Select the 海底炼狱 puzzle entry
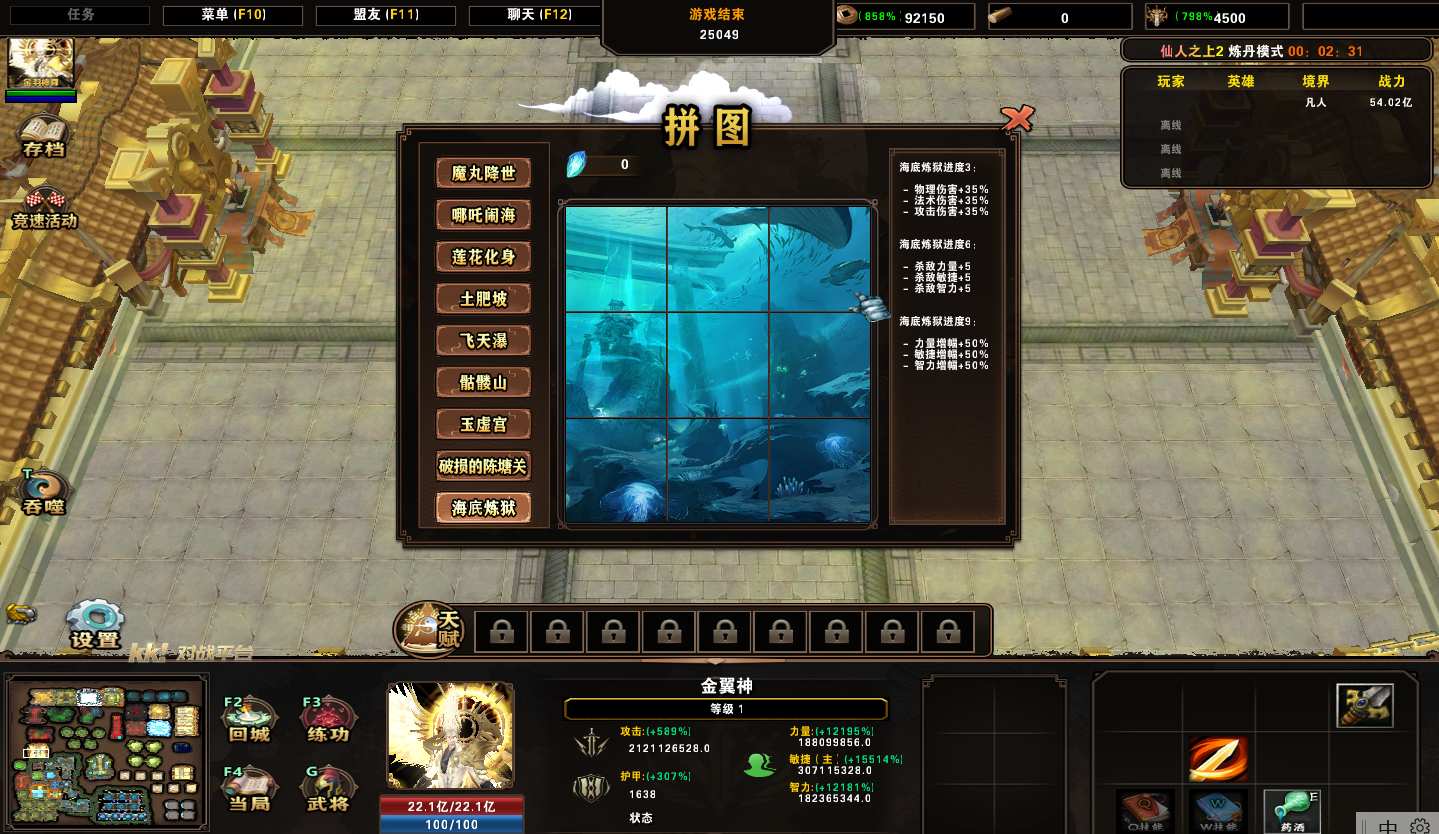The height and width of the screenshot is (834, 1439). tap(483, 508)
